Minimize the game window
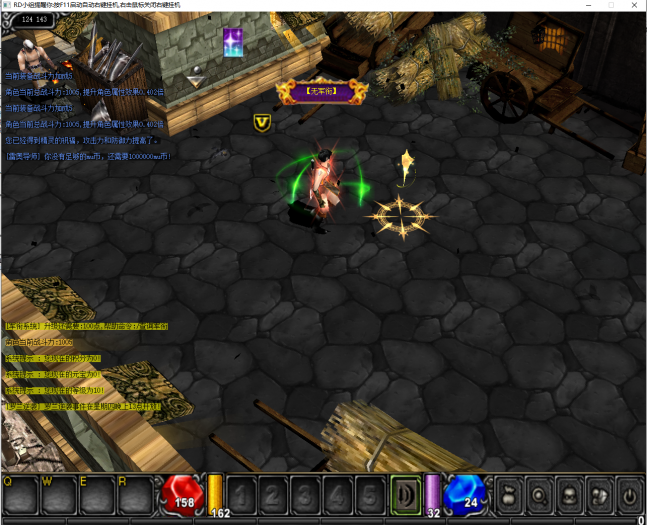Image resolution: width=647 pixels, height=525 pixels. (586, 6)
